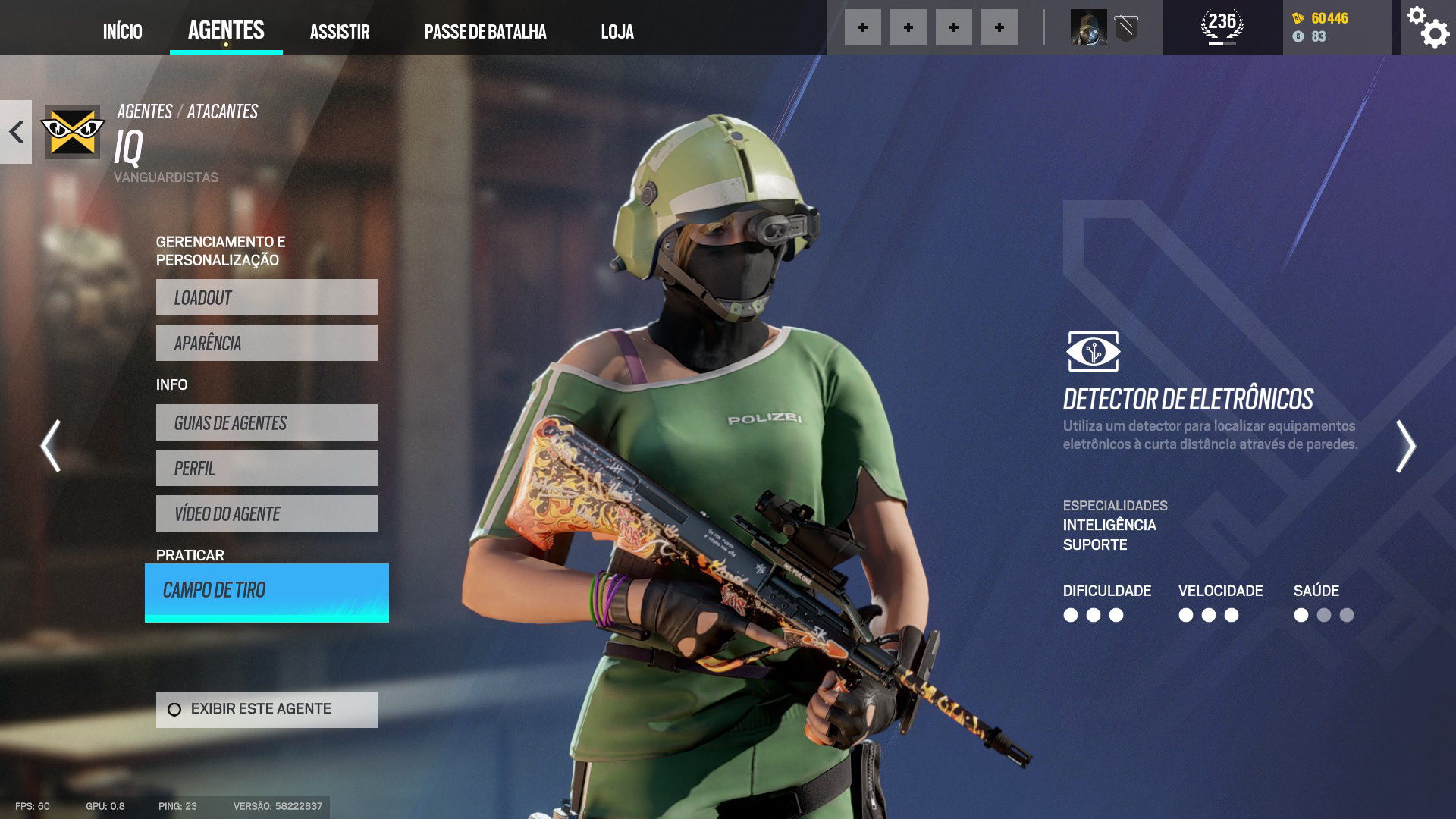The width and height of the screenshot is (1456, 819).
Task: Select the Agentes tab
Action: [226, 30]
